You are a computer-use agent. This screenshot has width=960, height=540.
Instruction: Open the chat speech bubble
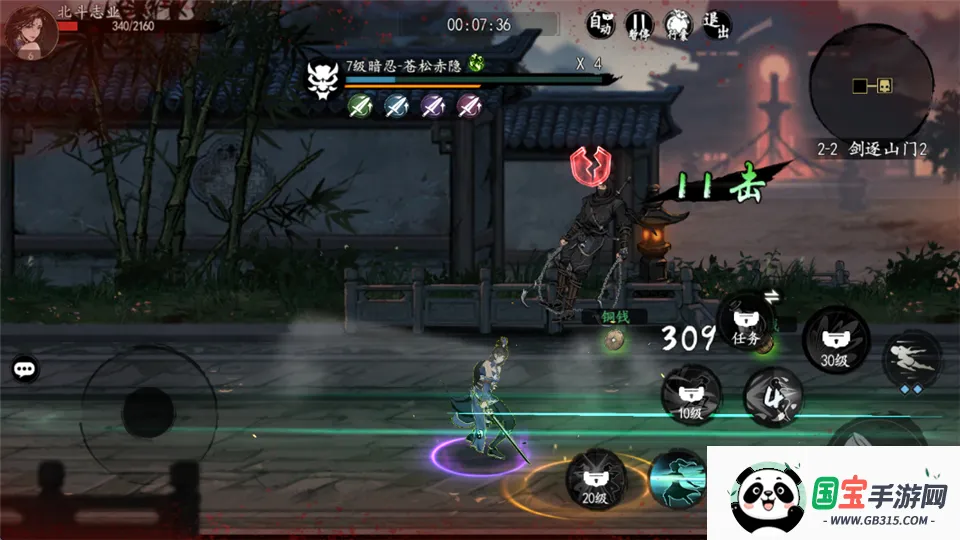click(x=26, y=369)
